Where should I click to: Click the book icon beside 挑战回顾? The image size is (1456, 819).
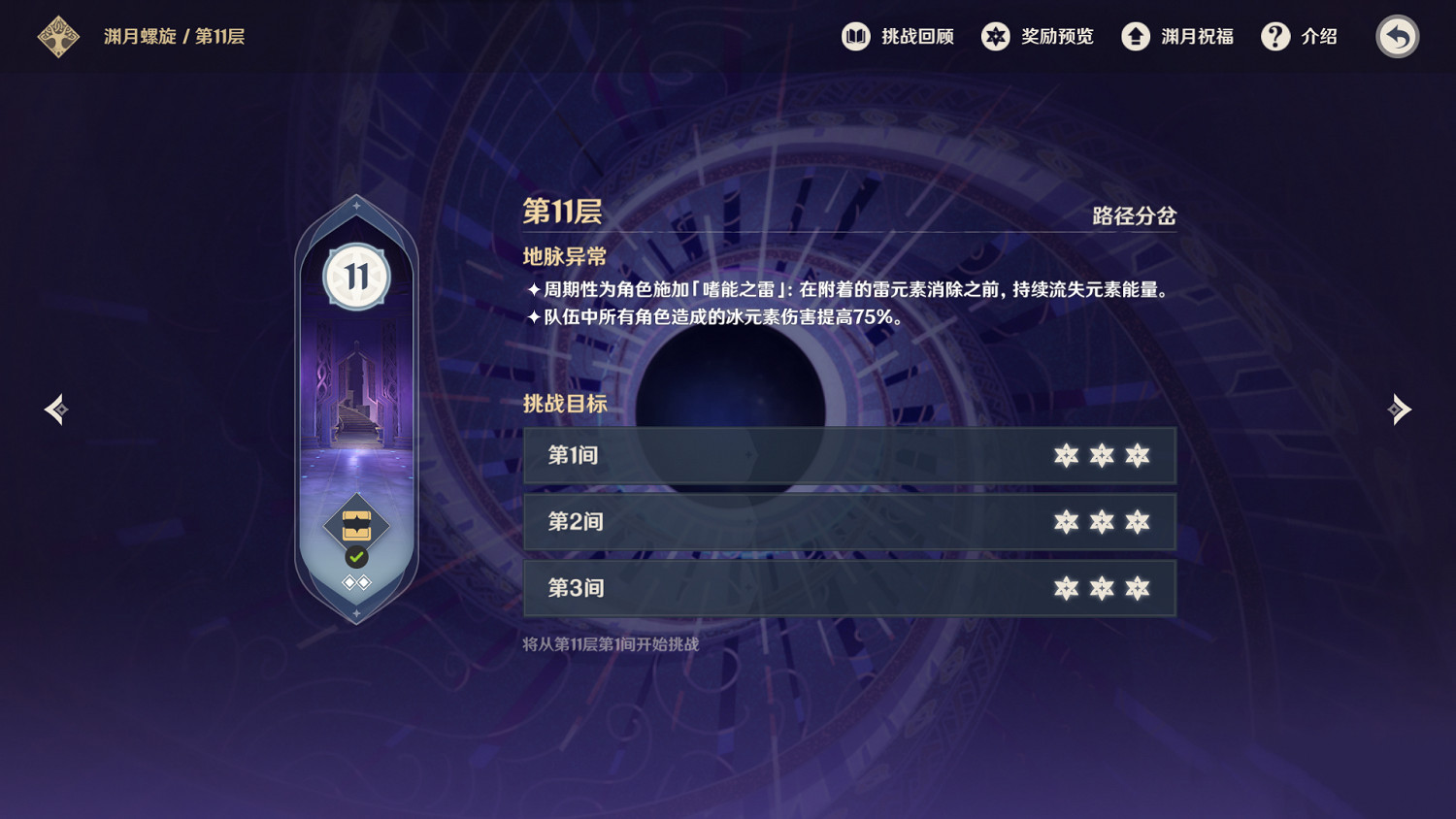pyautogui.click(x=854, y=37)
